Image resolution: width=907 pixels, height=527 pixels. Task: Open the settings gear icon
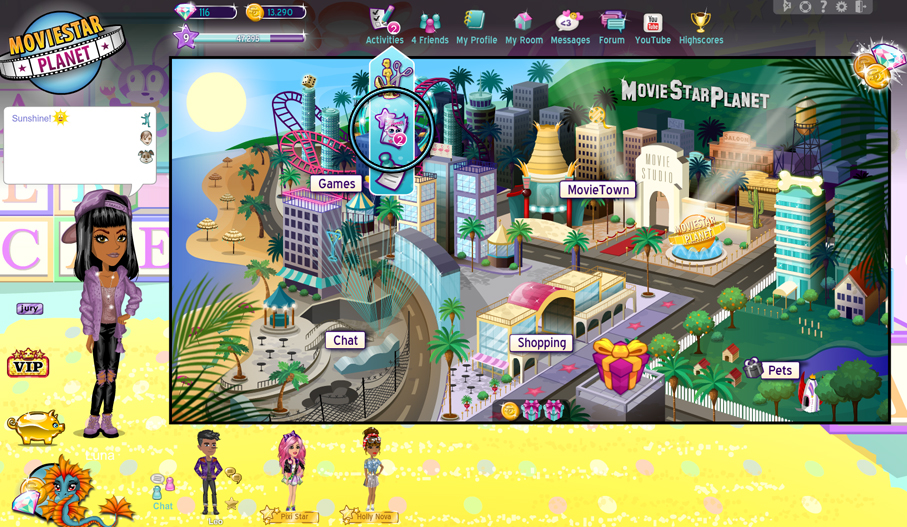coord(842,7)
